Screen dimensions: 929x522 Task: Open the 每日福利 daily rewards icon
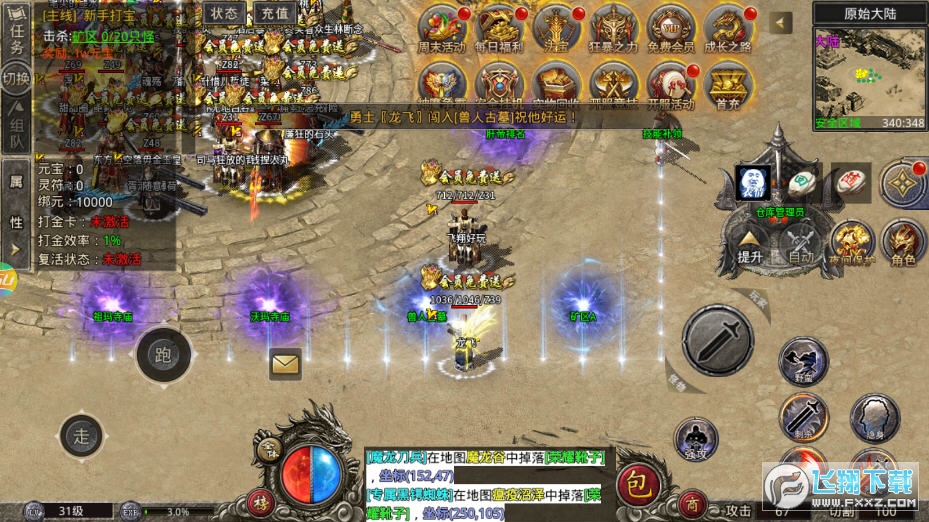coord(499,30)
